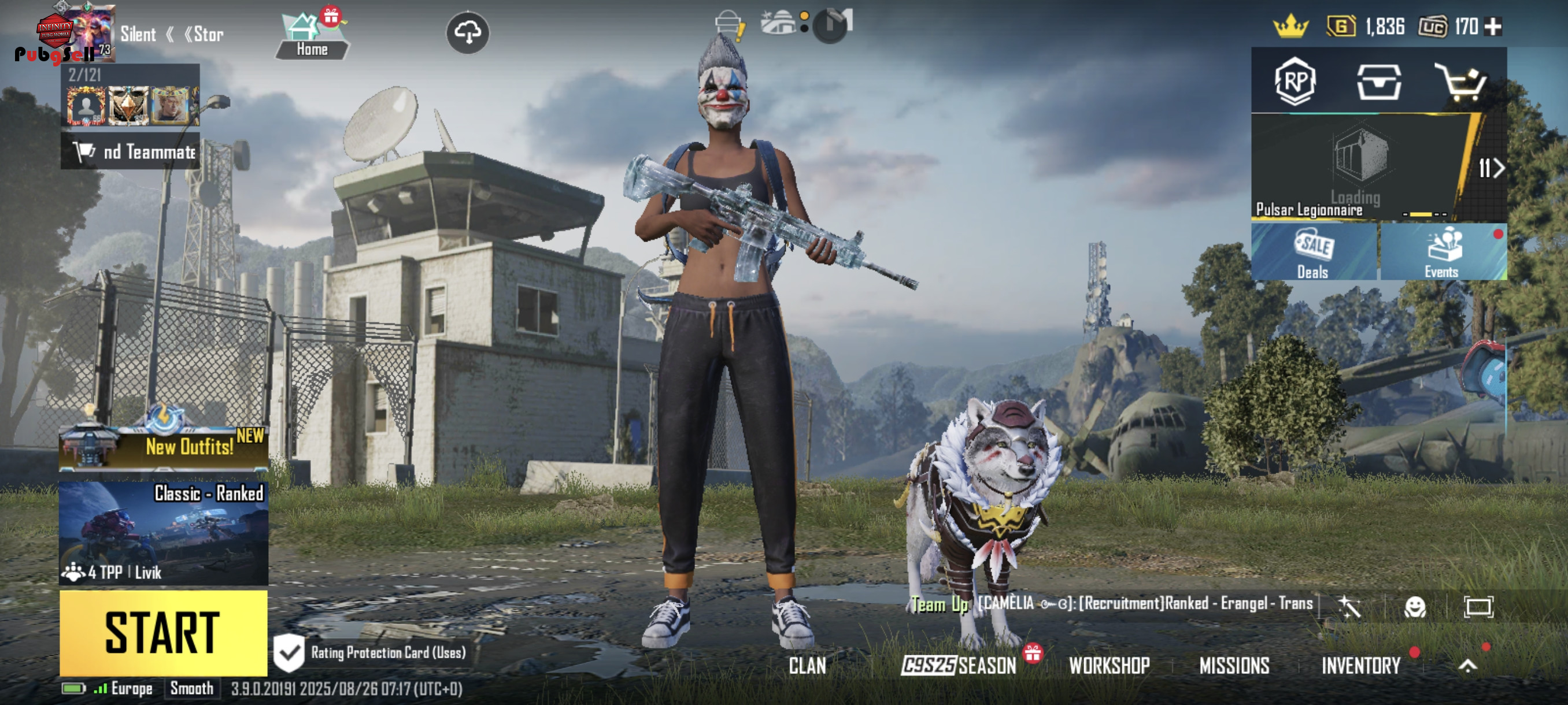The image size is (1568, 705).
Task: Open the Royale Pass RP icon
Action: coord(1295,81)
